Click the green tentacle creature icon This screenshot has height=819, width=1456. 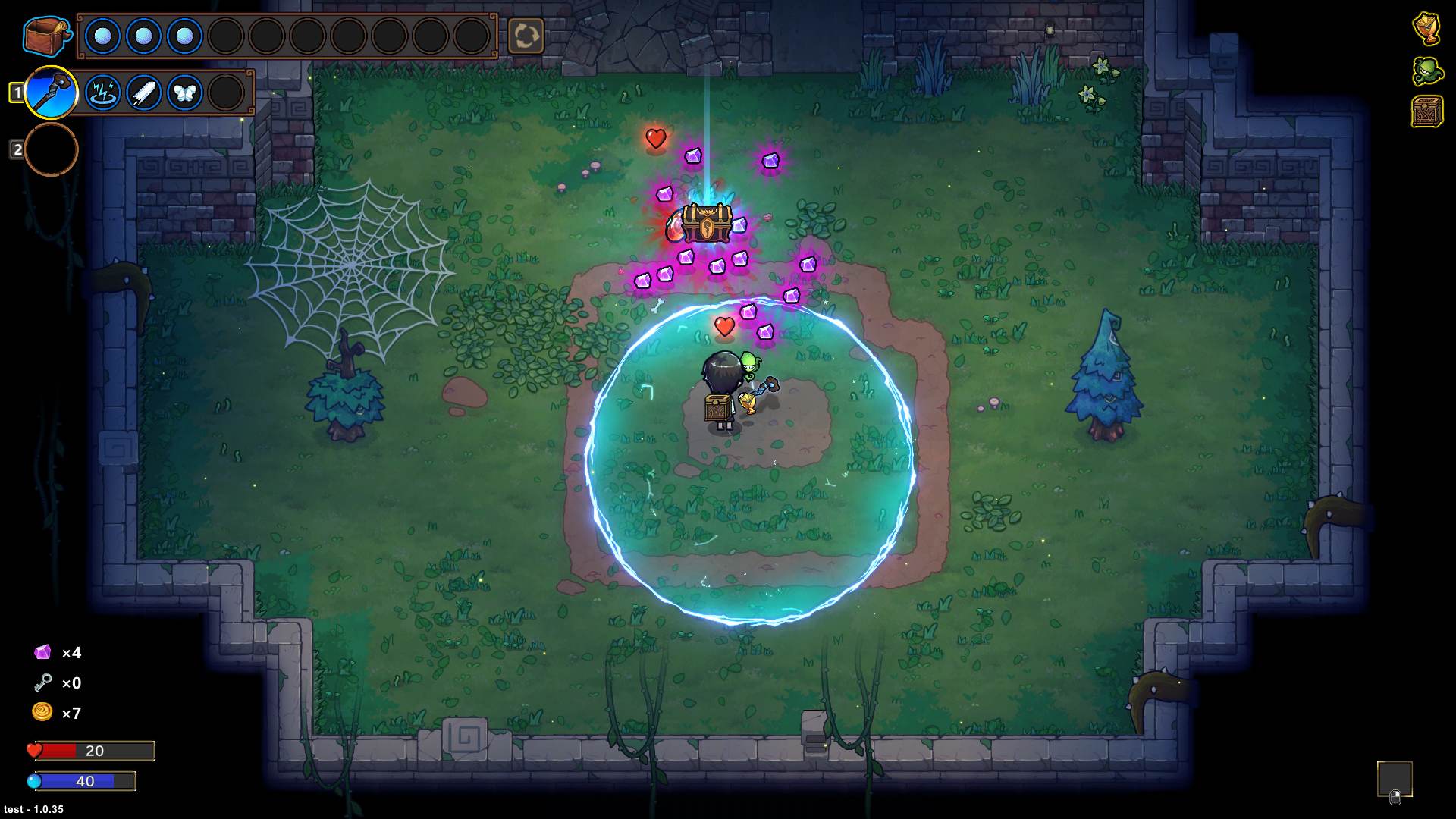pyautogui.click(x=1428, y=71)
